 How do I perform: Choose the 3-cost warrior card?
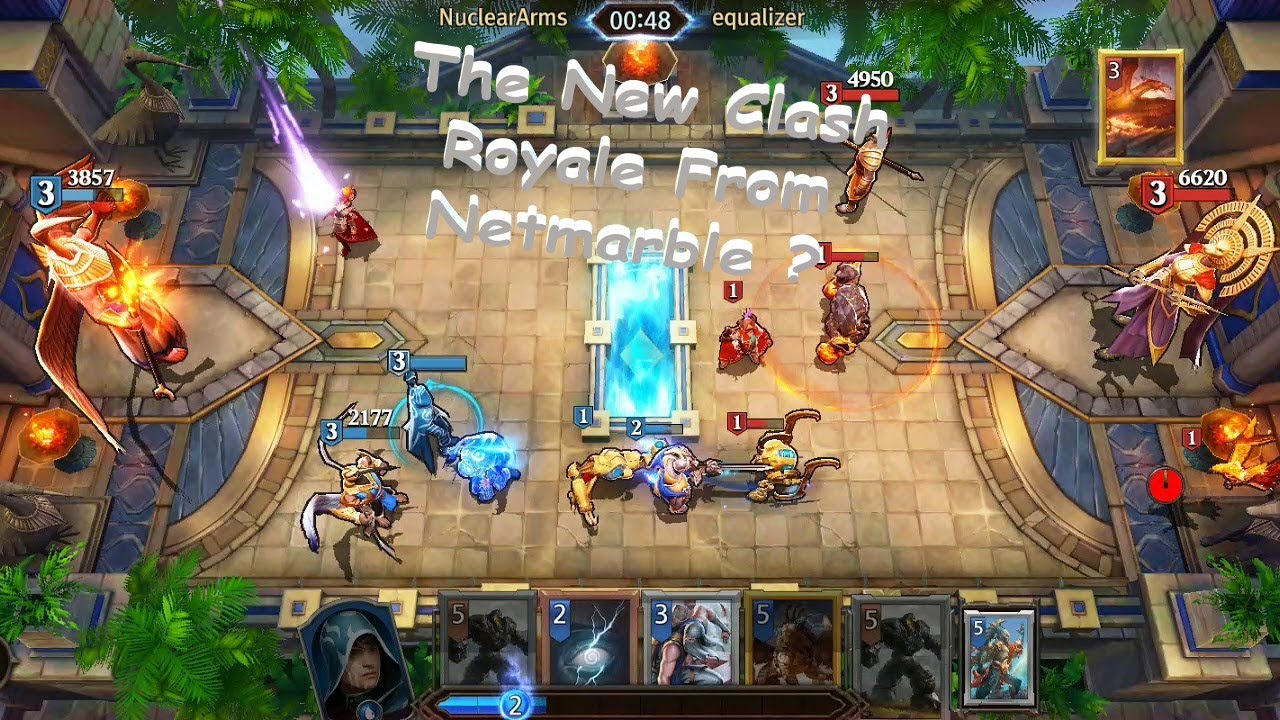click(x=691, y=642)
